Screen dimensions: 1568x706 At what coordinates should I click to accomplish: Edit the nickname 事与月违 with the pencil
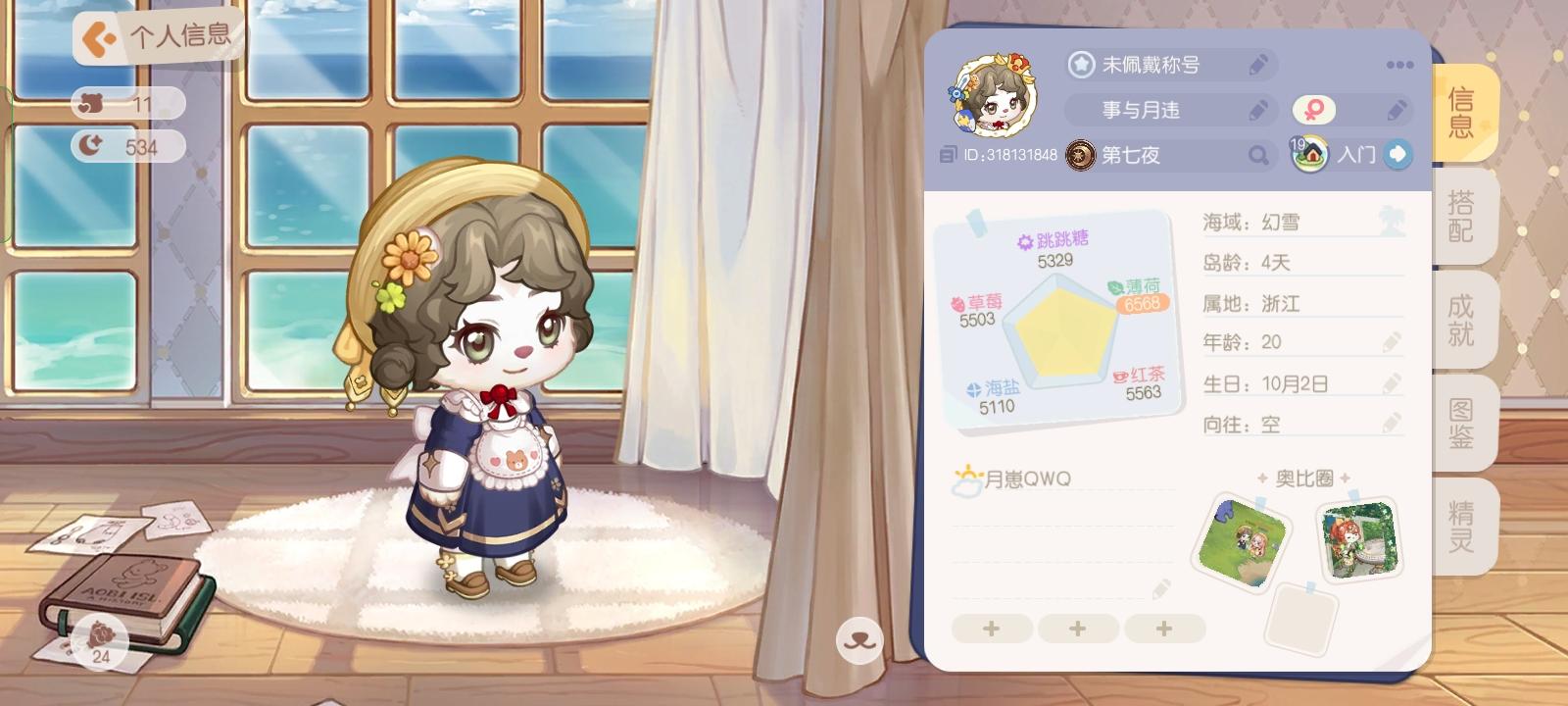coord(1257,110)
